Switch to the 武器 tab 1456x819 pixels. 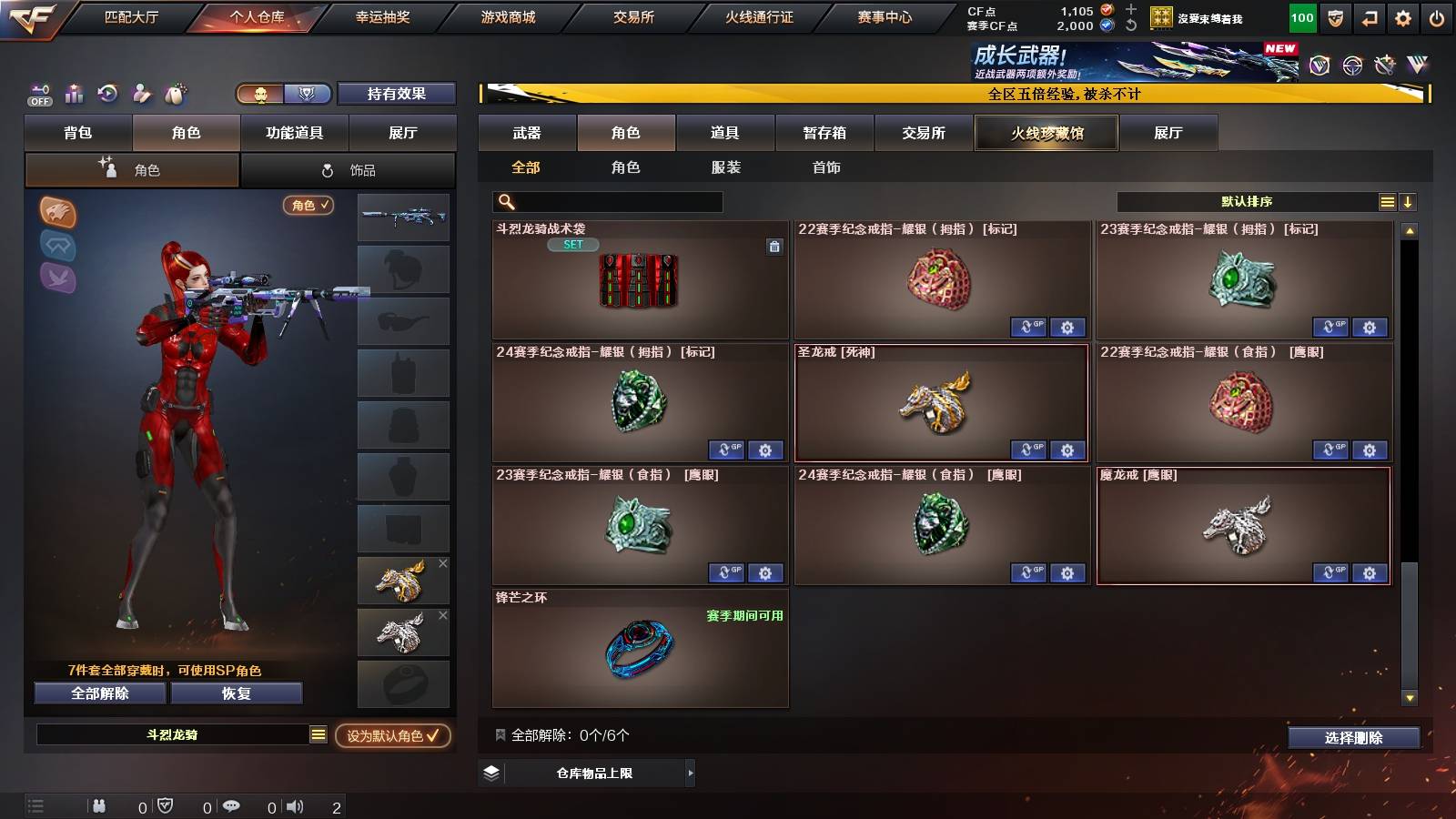[527, 133]
